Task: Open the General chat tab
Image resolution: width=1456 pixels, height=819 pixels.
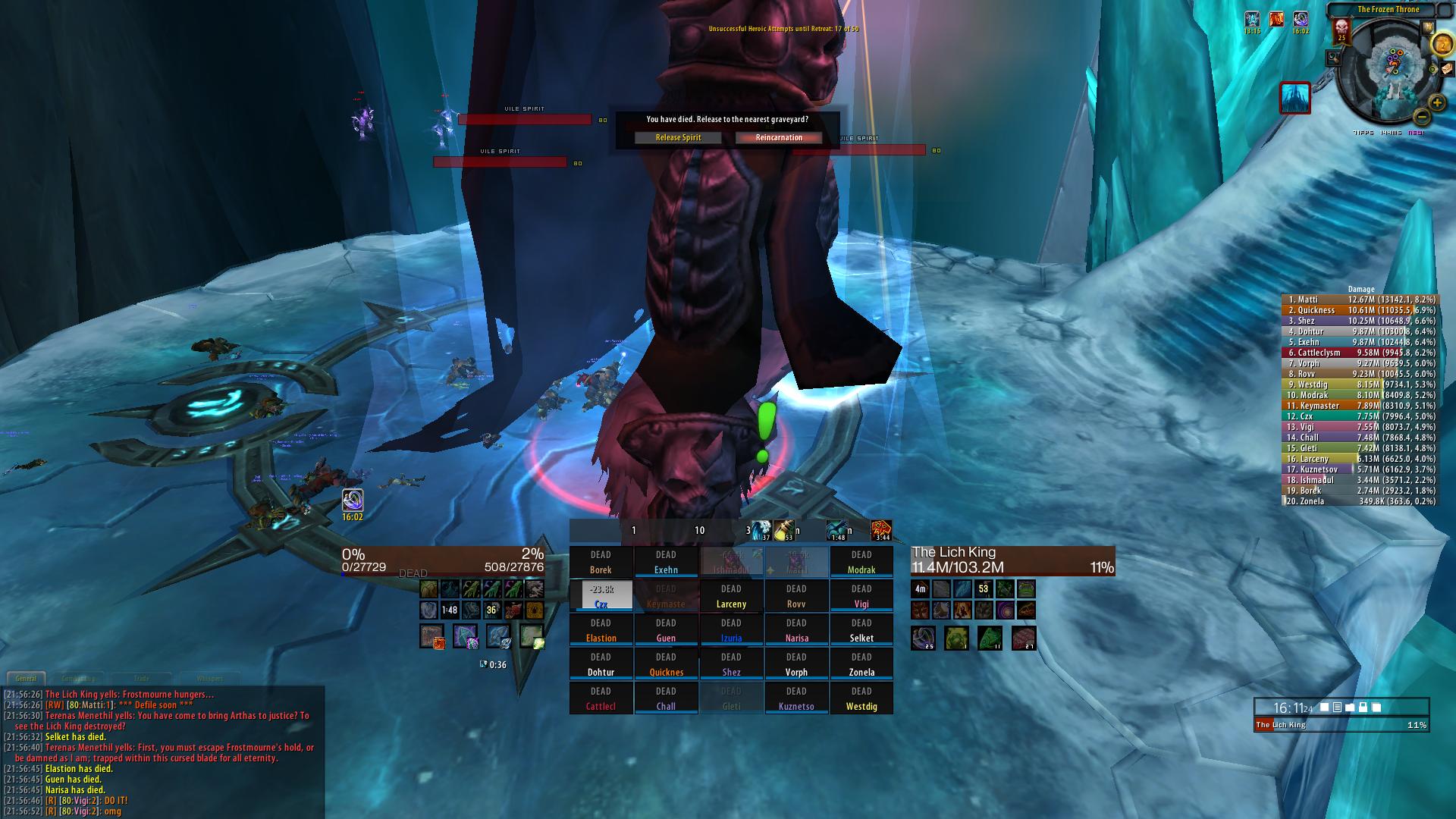Action: click(26, 679)
